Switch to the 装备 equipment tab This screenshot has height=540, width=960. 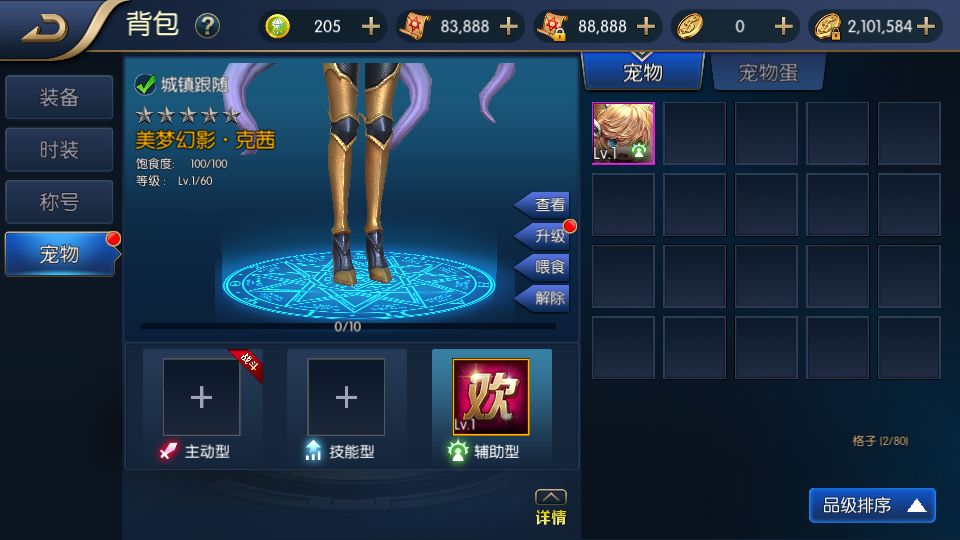(59, 98)
